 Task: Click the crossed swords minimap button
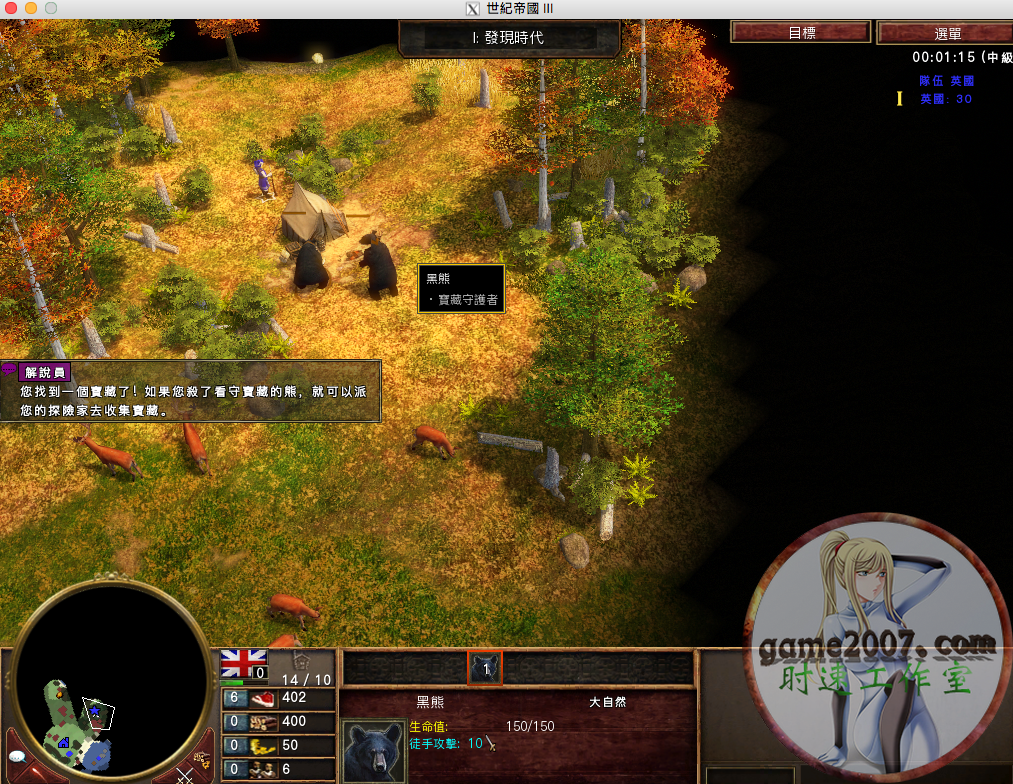(184, 775)
